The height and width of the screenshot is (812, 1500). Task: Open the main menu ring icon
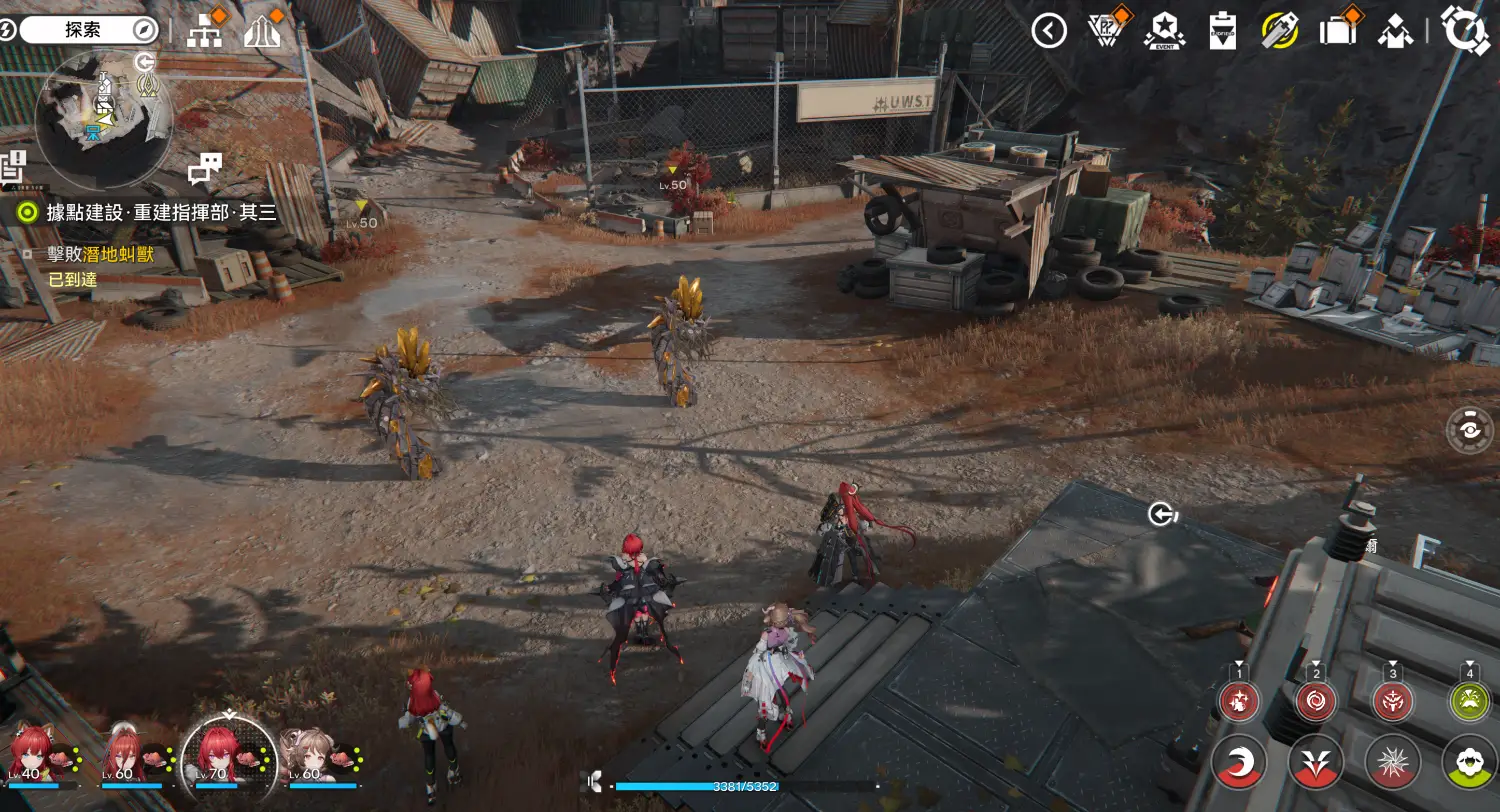coord(1465,30)
